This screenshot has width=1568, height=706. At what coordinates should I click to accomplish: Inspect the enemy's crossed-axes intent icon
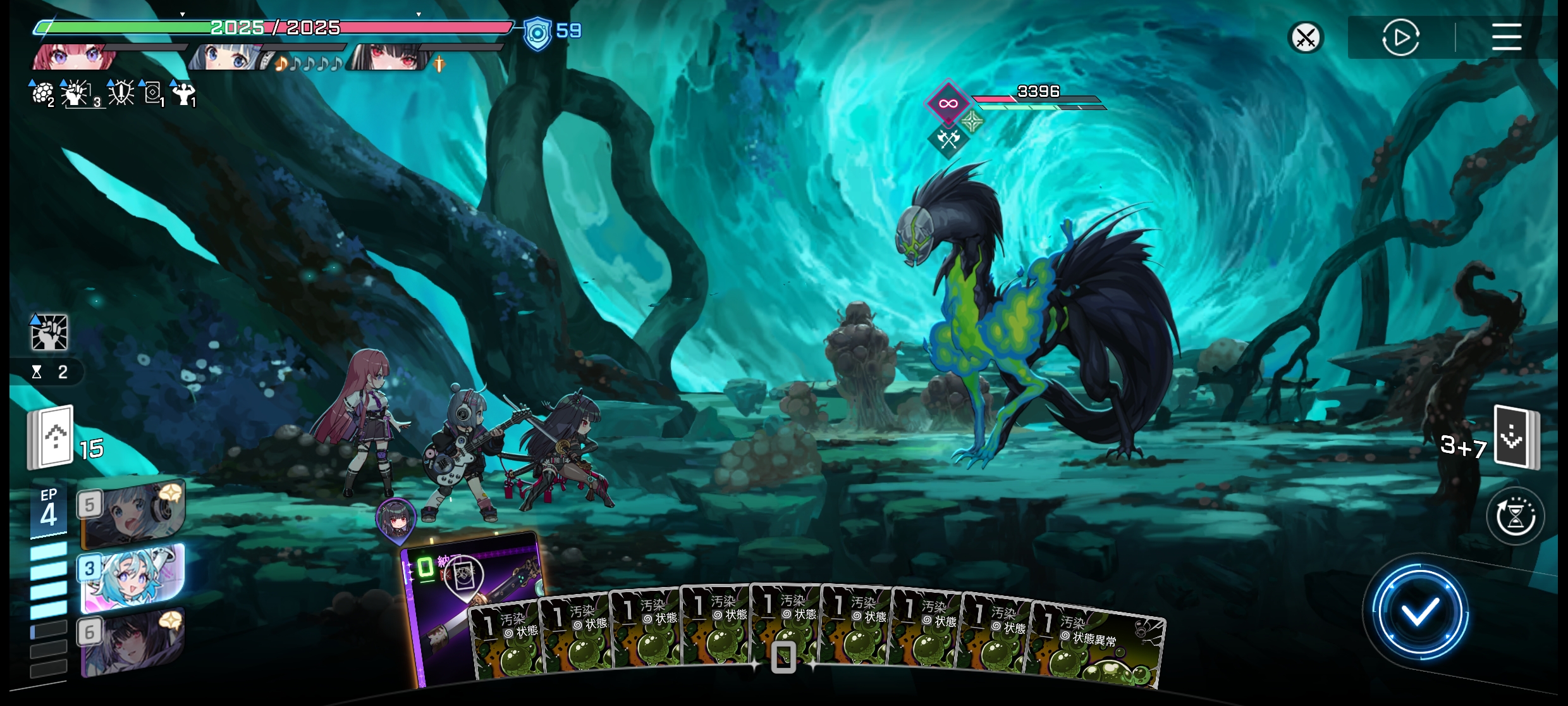coord(948,139)
